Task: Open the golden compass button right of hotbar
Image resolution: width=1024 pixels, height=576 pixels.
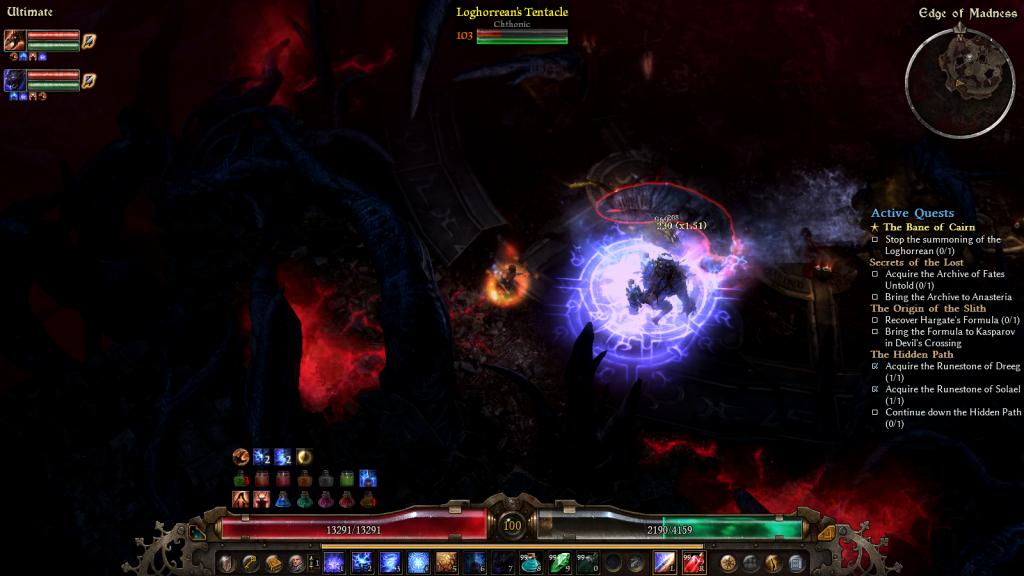Action: click(728, 563)
